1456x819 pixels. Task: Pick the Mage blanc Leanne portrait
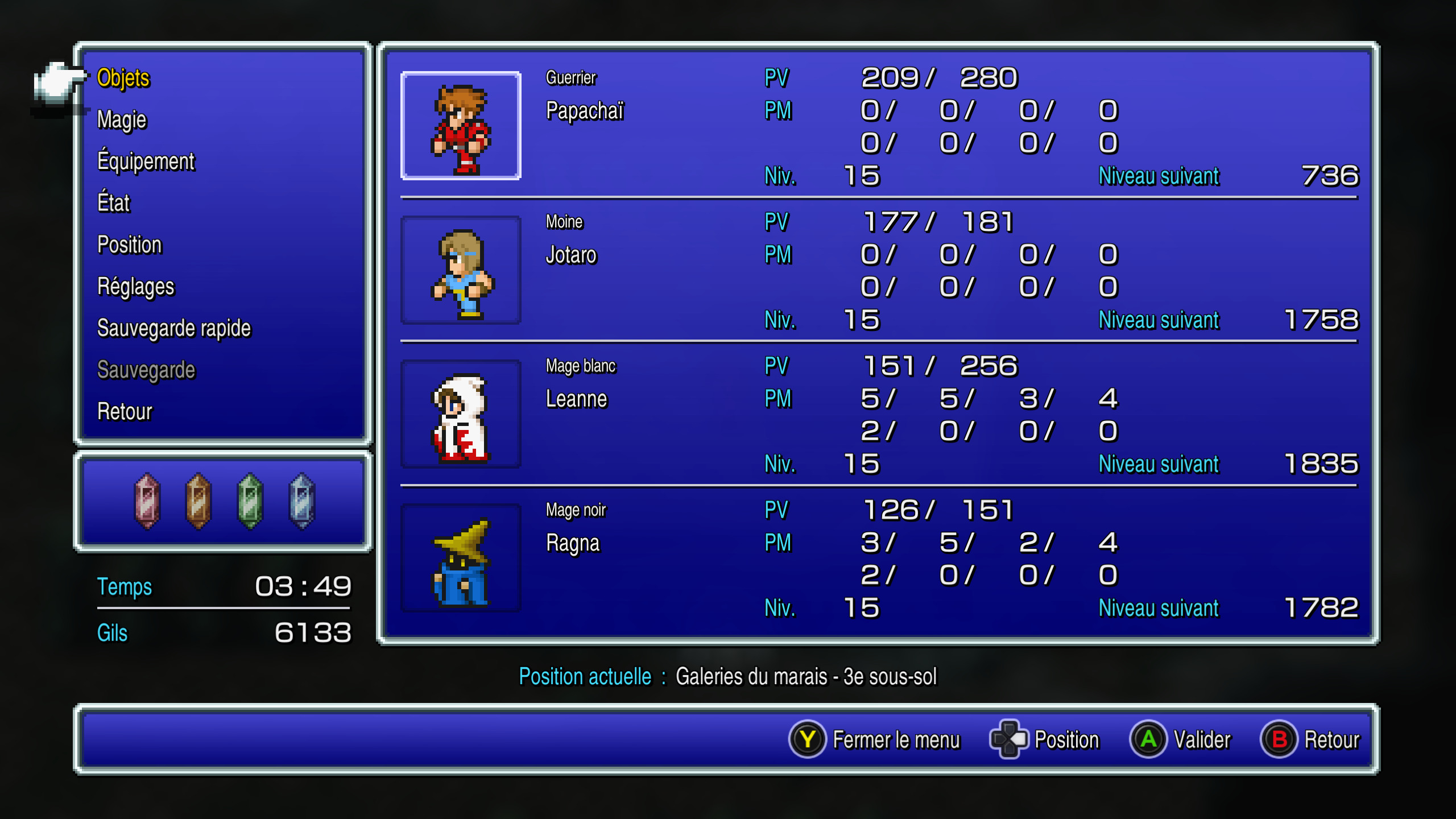(x=461, y=414)
